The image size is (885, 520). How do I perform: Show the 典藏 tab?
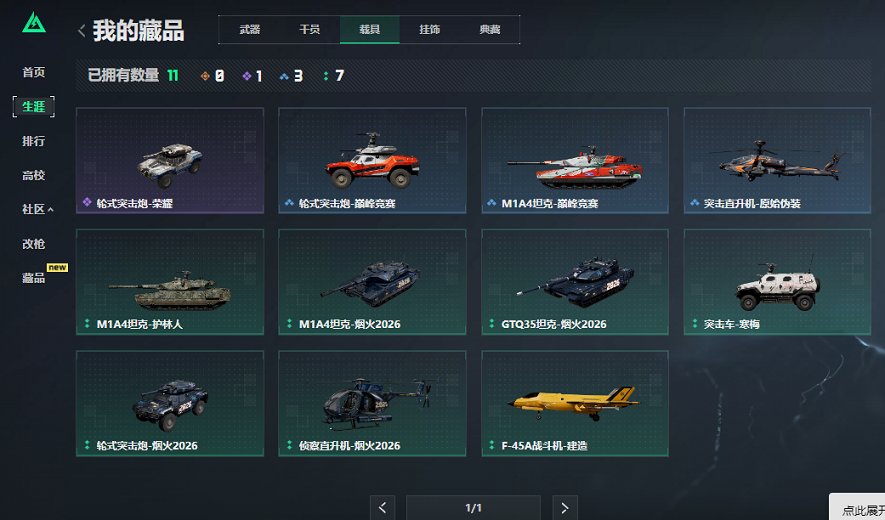point(489,30)
